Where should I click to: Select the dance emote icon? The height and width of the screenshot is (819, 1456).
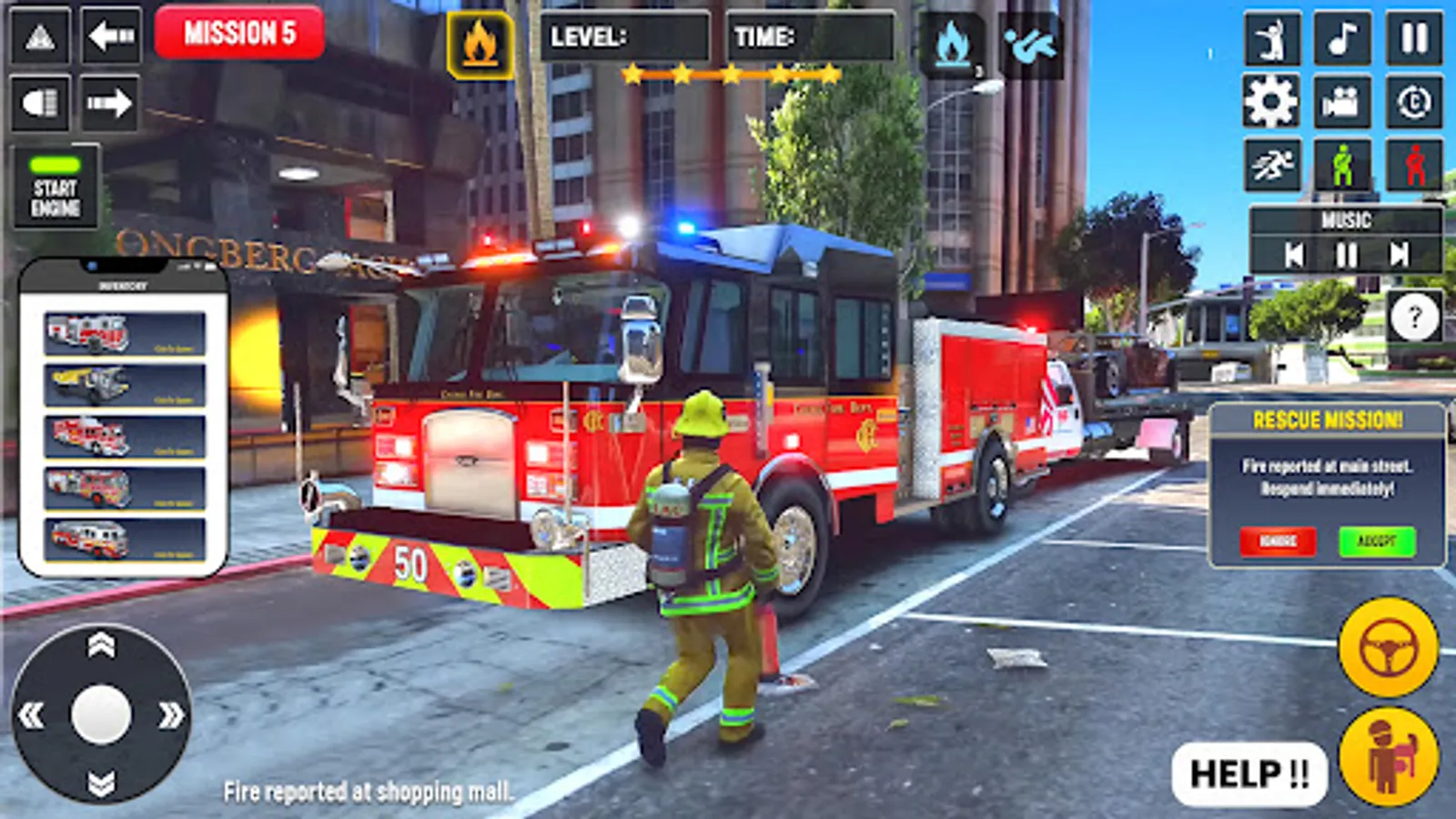(1272, 39)
